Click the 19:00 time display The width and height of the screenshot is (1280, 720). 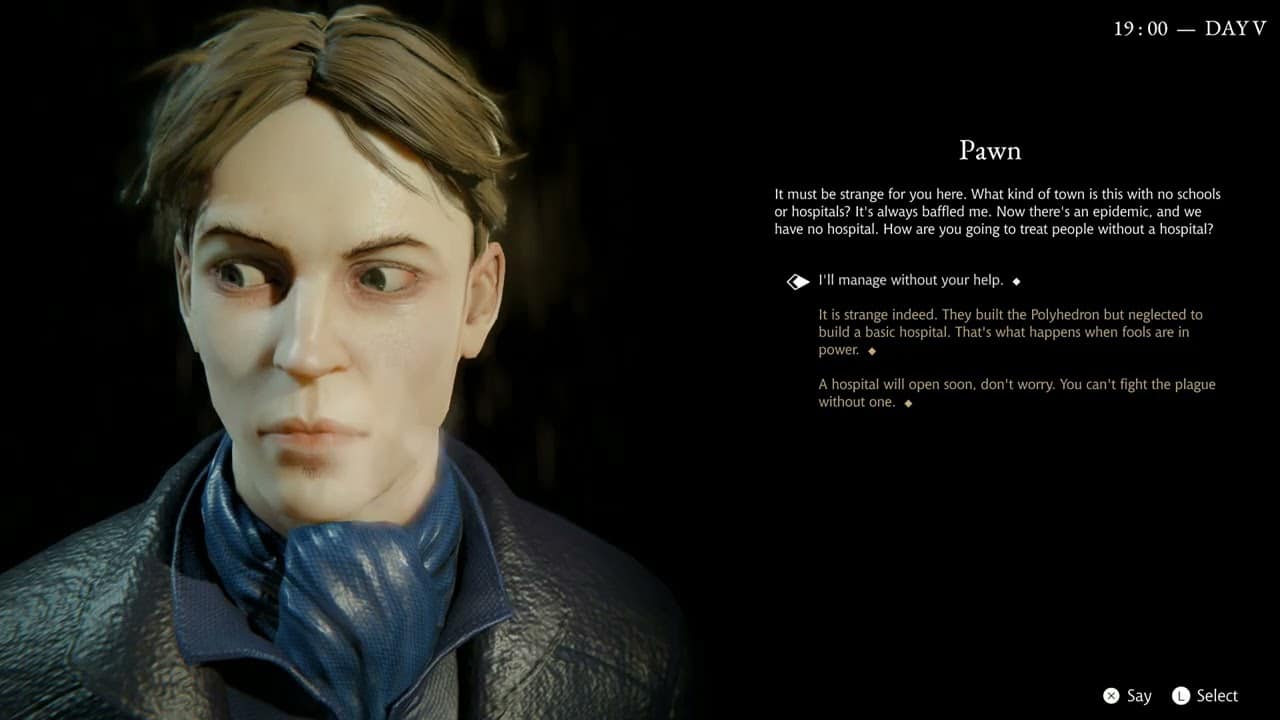click(1143, 29)
